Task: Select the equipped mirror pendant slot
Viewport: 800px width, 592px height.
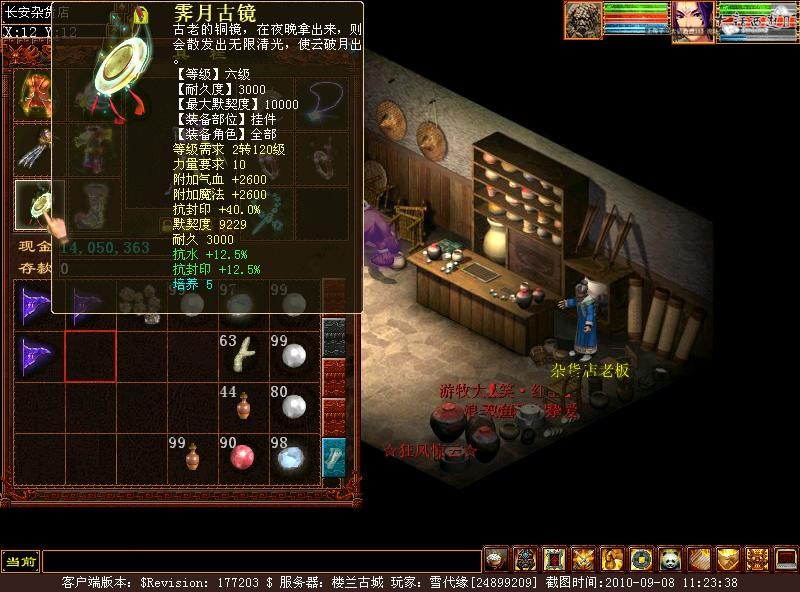Action: pyautogui.click(x=39, y=203)
